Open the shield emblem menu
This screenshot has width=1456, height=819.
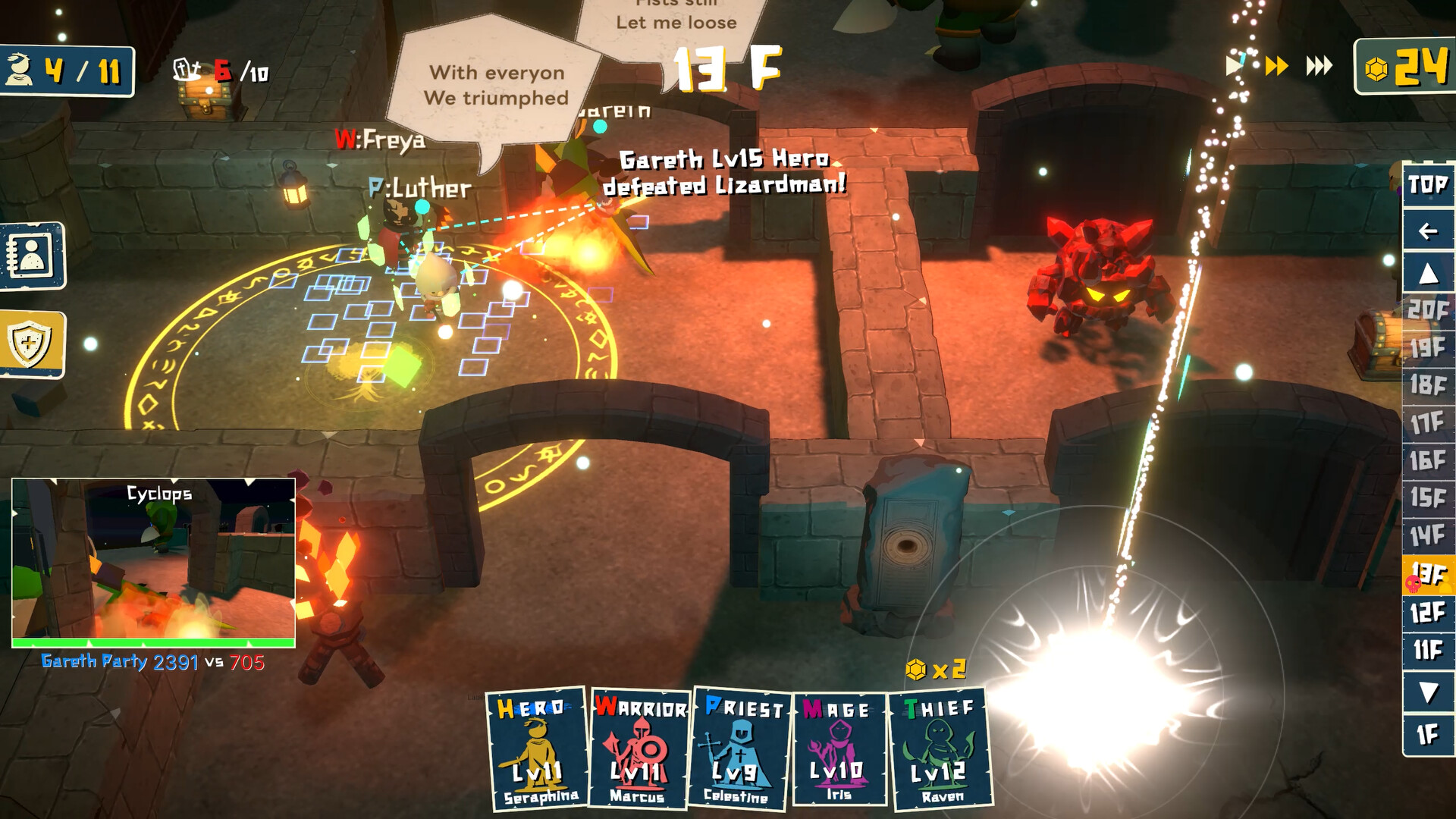tap(32, 344)
